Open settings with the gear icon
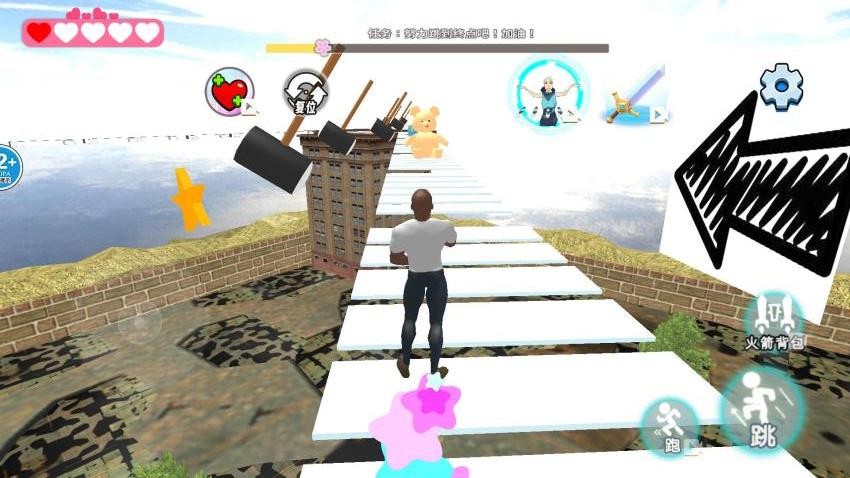The height and width of the screenshot is (478, 850). pyautogui.click(x=781, y=87)
